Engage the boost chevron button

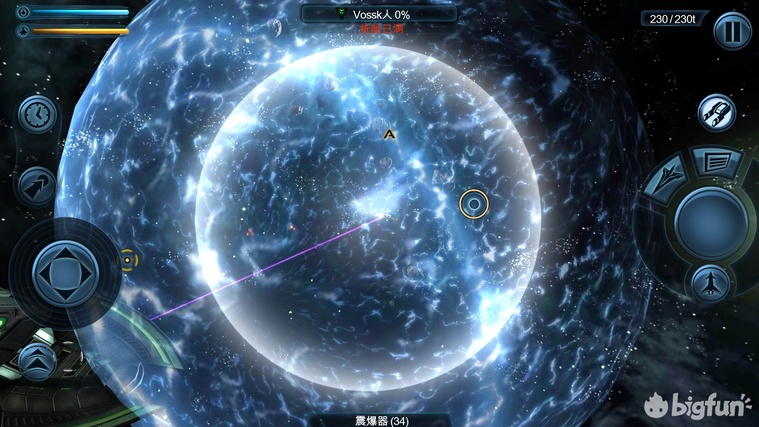click(37, 357)
